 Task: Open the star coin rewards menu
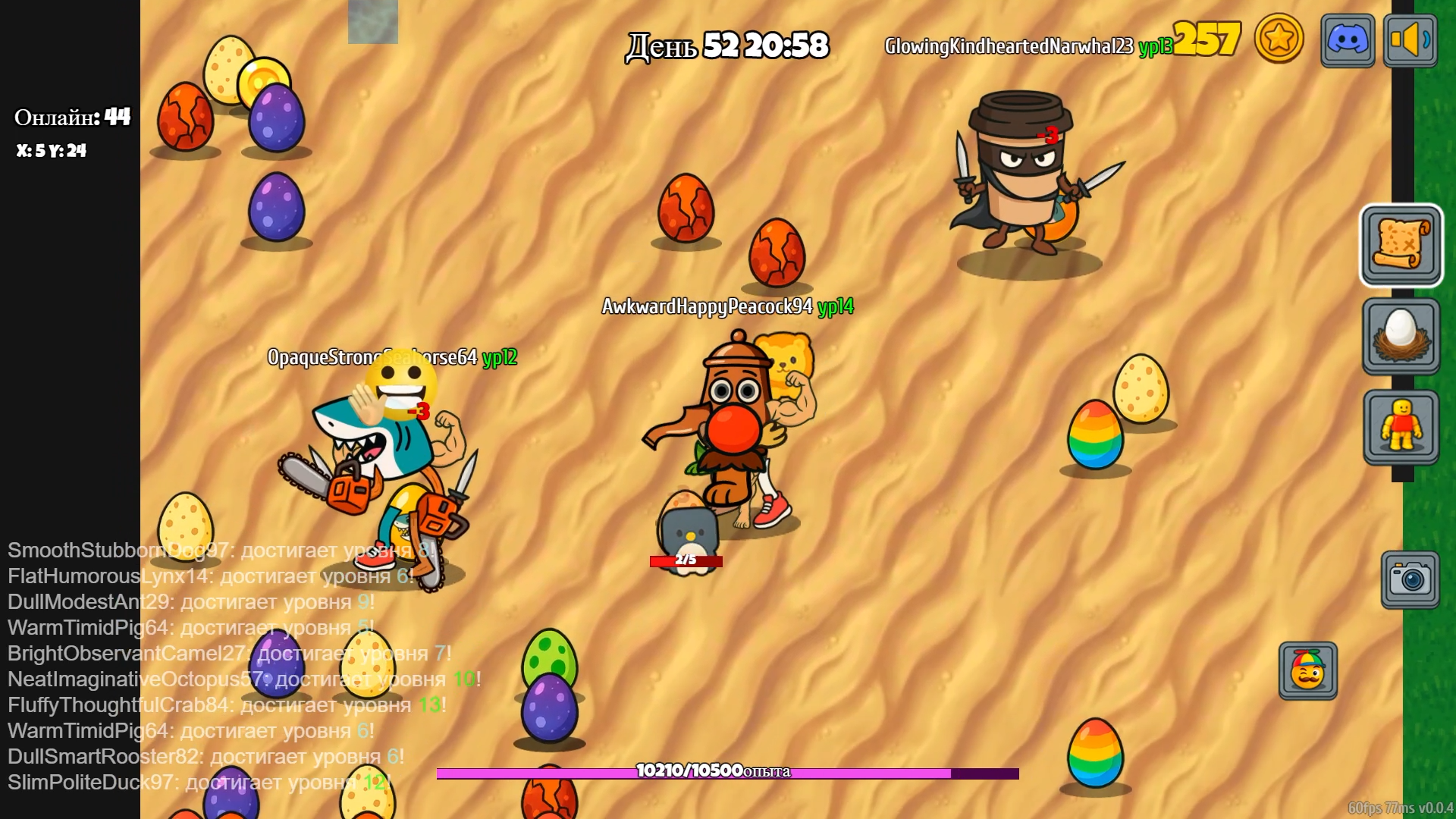(x=1279, y=39)
